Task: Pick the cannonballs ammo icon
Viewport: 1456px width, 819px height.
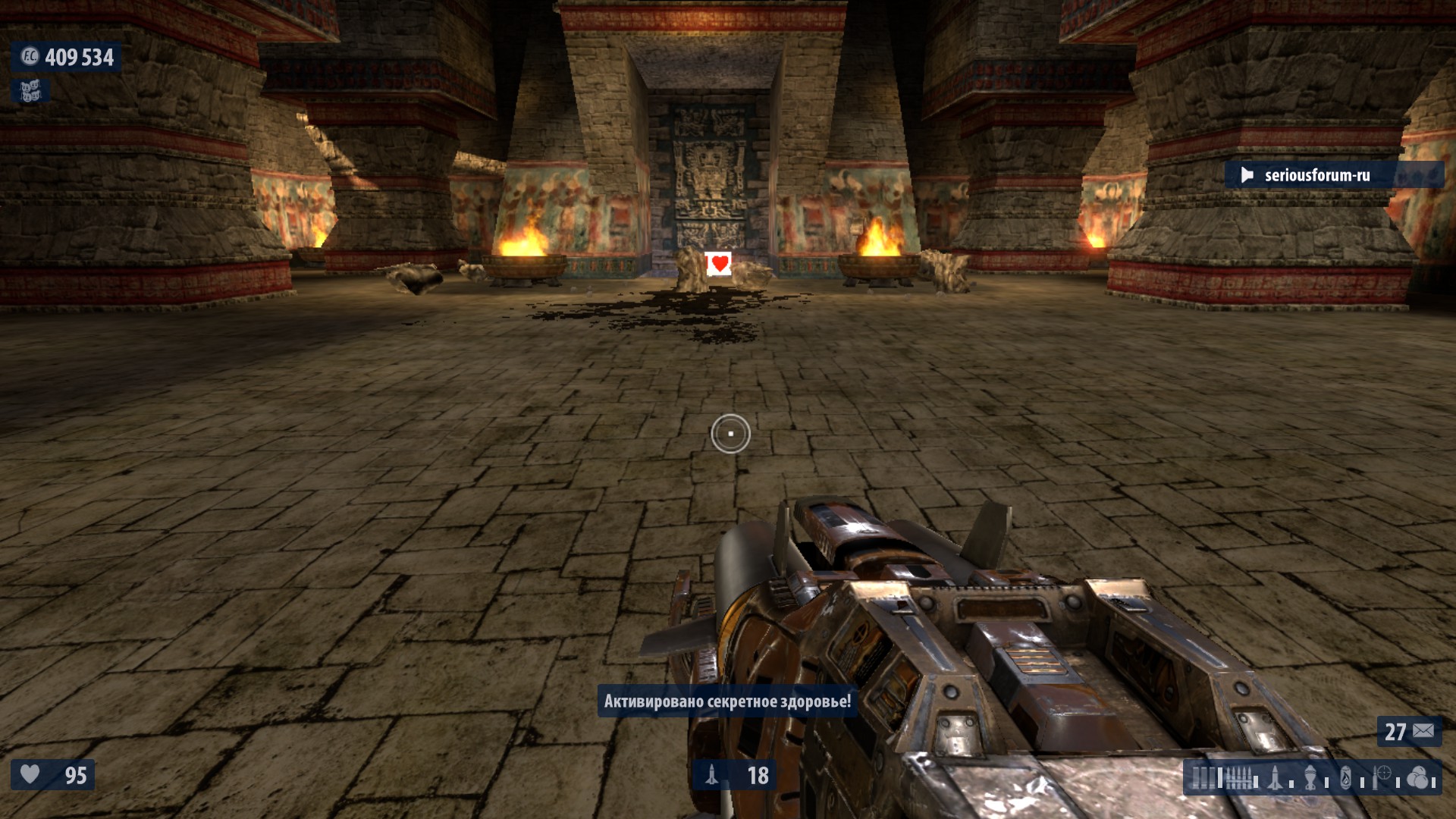Action: (1417, 778)
